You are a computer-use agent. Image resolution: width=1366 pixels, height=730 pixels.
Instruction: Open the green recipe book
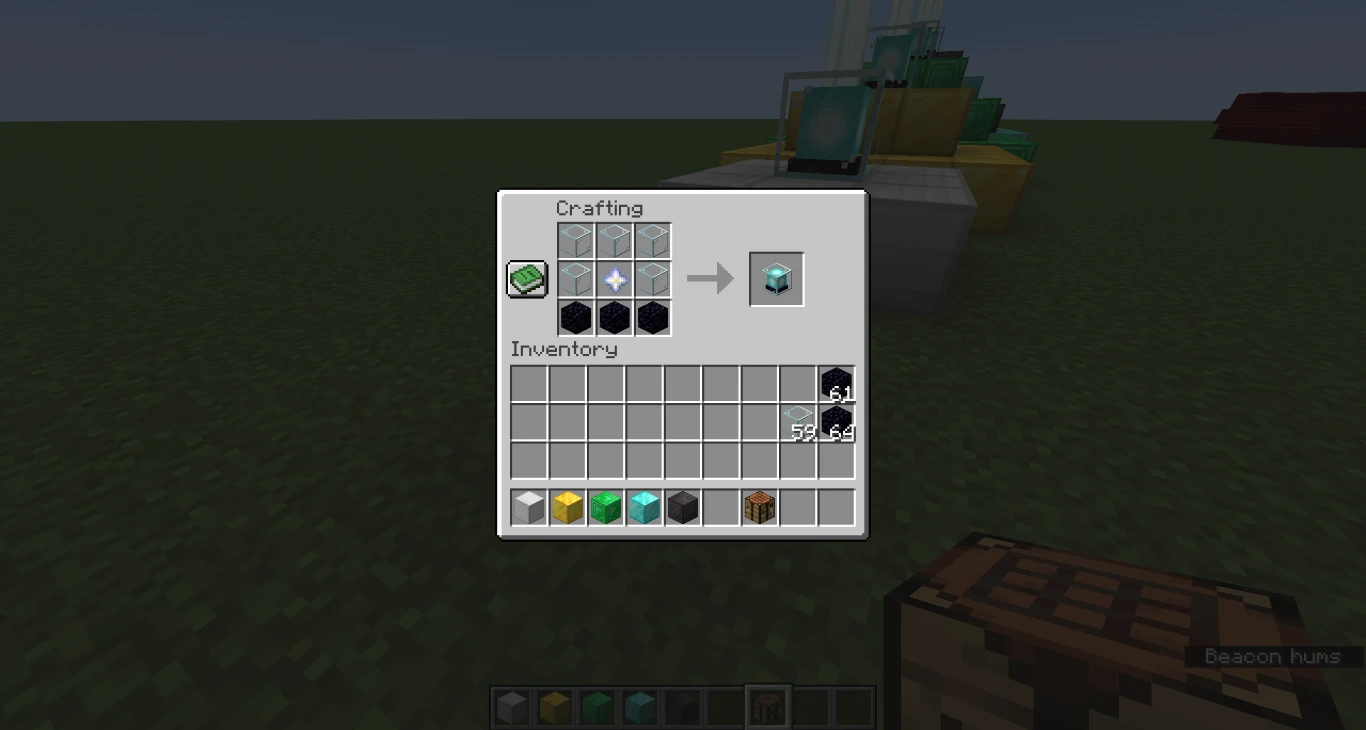526,280
